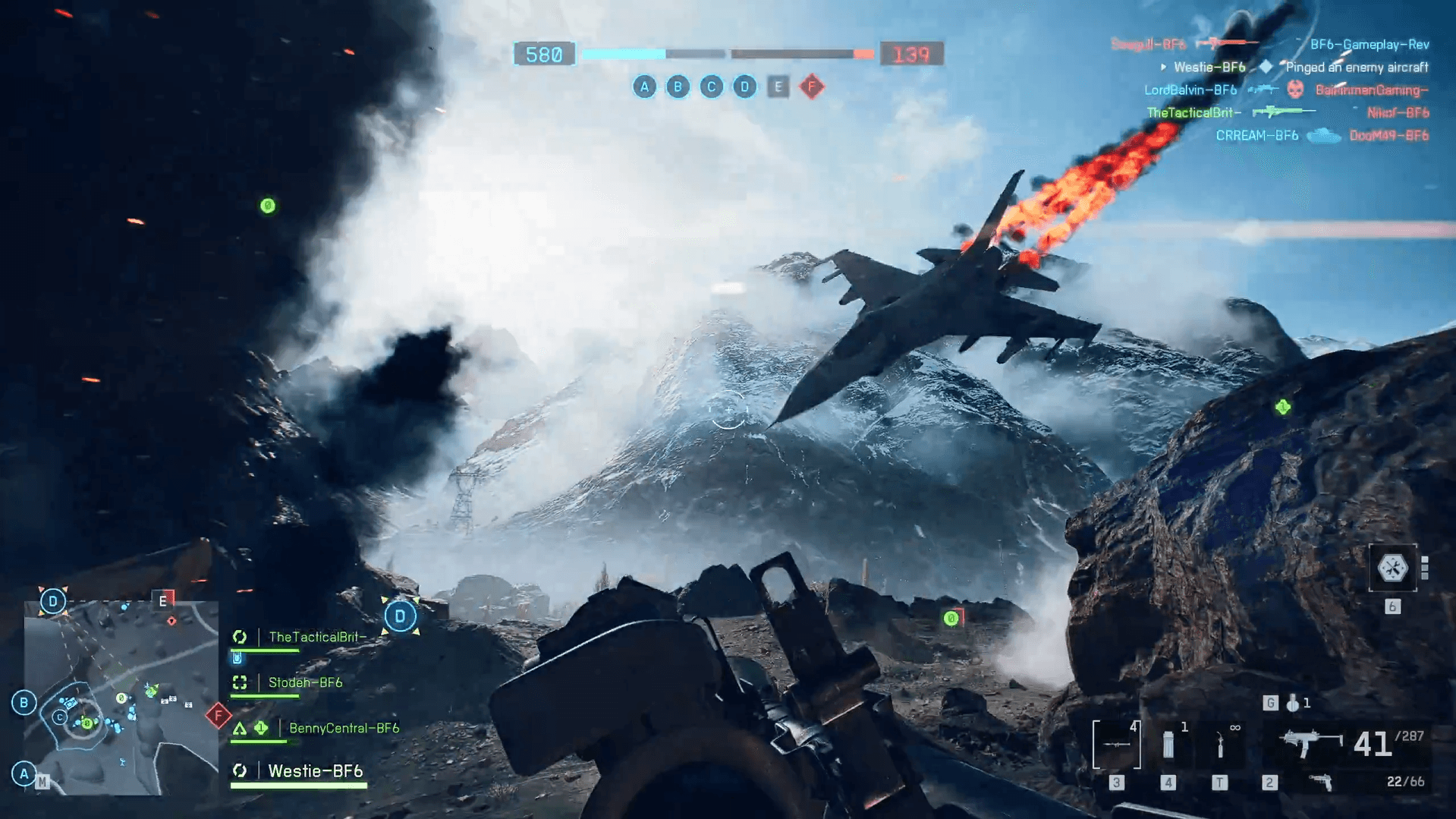Select the supply canister gadget slot

[x=1168, y=745]
